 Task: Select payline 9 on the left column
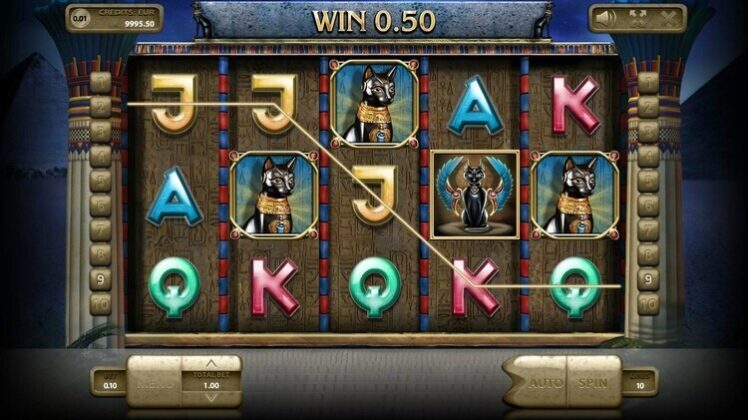pyautogui.click(x=100, y=280)
